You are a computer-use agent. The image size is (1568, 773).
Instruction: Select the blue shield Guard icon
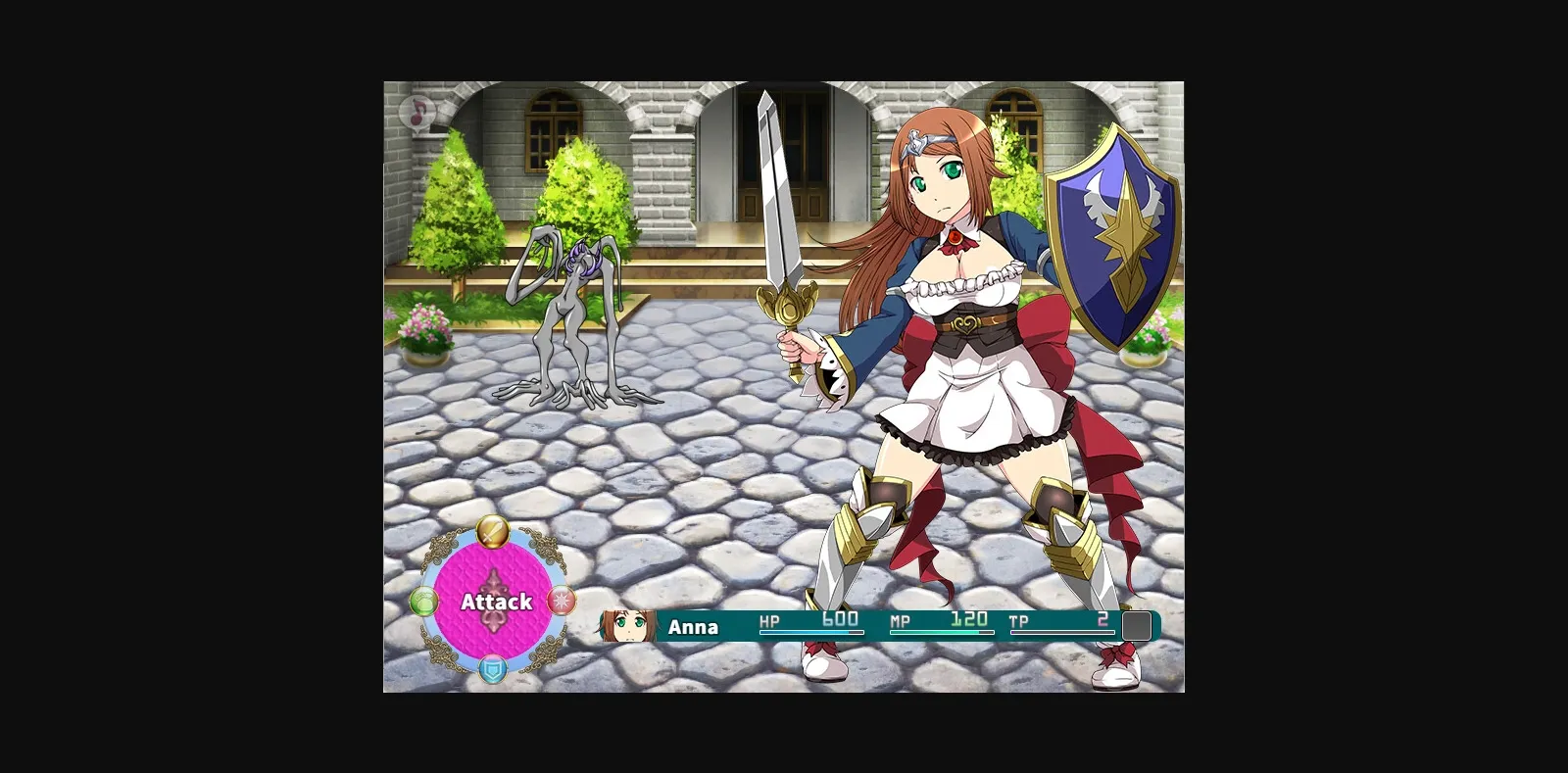click(x=493, y=671)
